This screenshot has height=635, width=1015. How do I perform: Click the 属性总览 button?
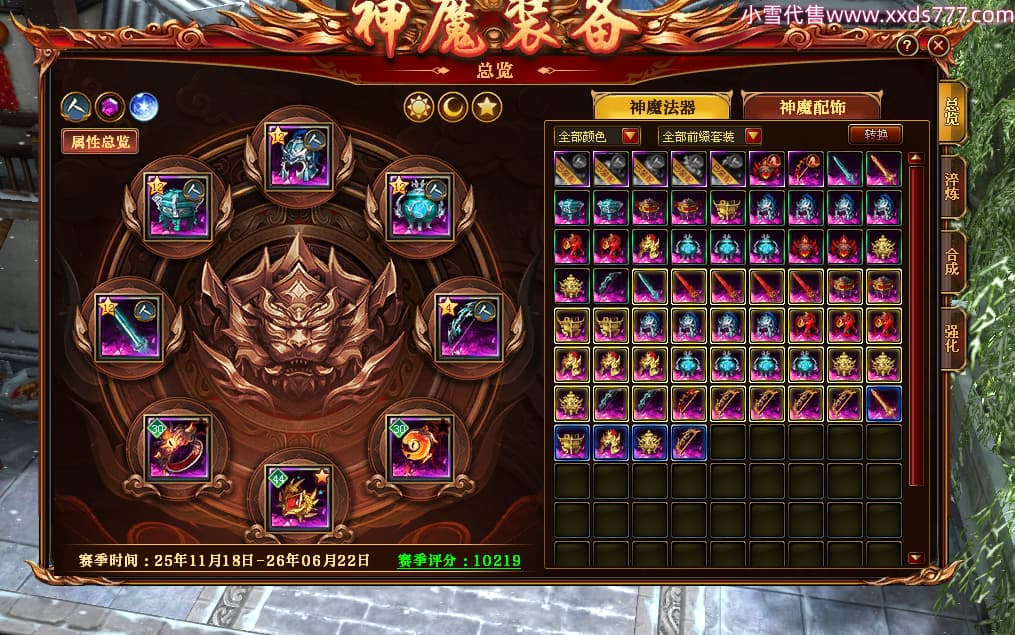pyautogui.click(x=99, y=141)
